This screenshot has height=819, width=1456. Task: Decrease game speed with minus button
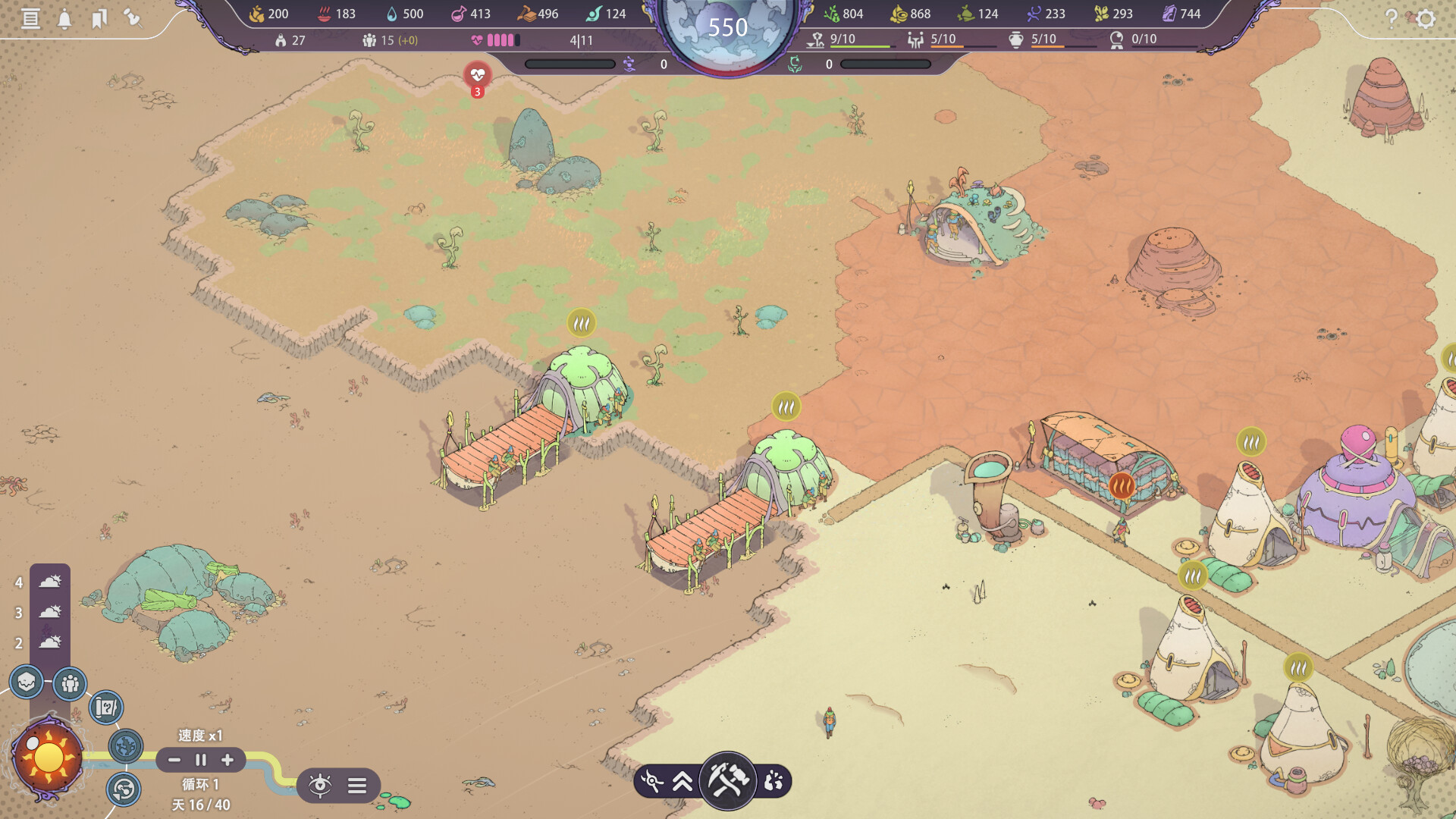tap(174, 760)
